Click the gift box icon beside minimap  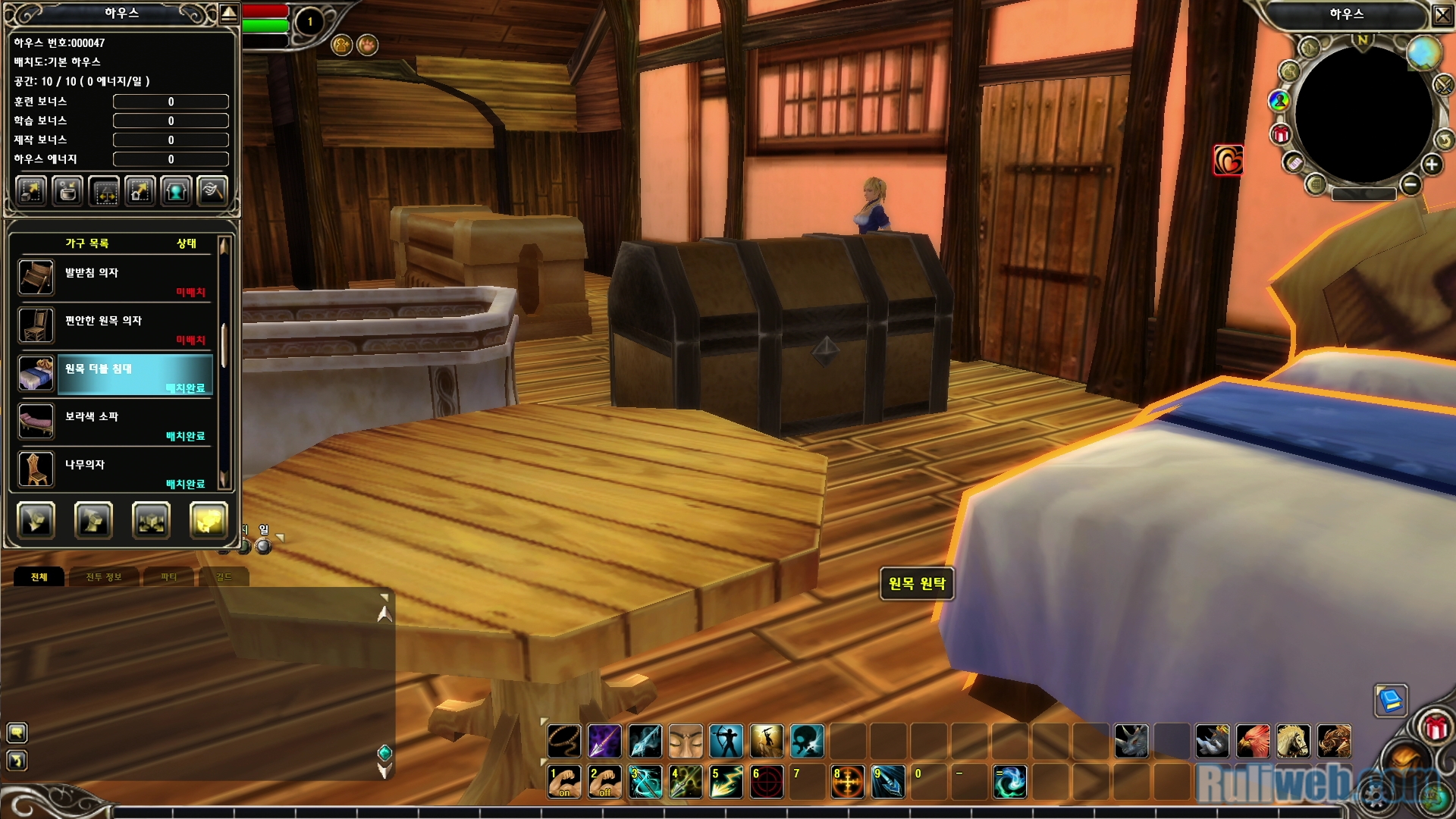click(1281, 135)
